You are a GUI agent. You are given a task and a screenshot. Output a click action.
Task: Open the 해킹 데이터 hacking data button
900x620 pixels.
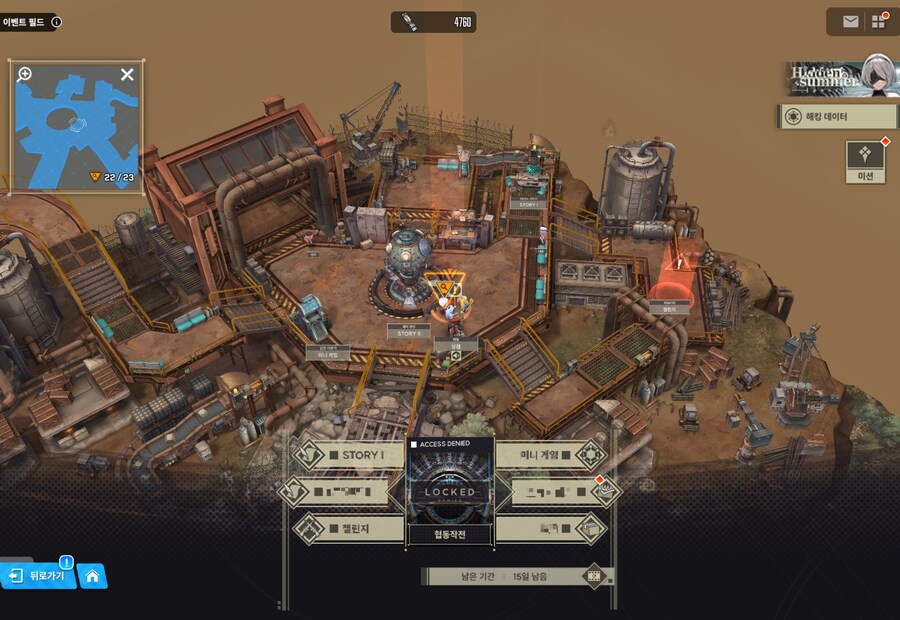[836, 117]
